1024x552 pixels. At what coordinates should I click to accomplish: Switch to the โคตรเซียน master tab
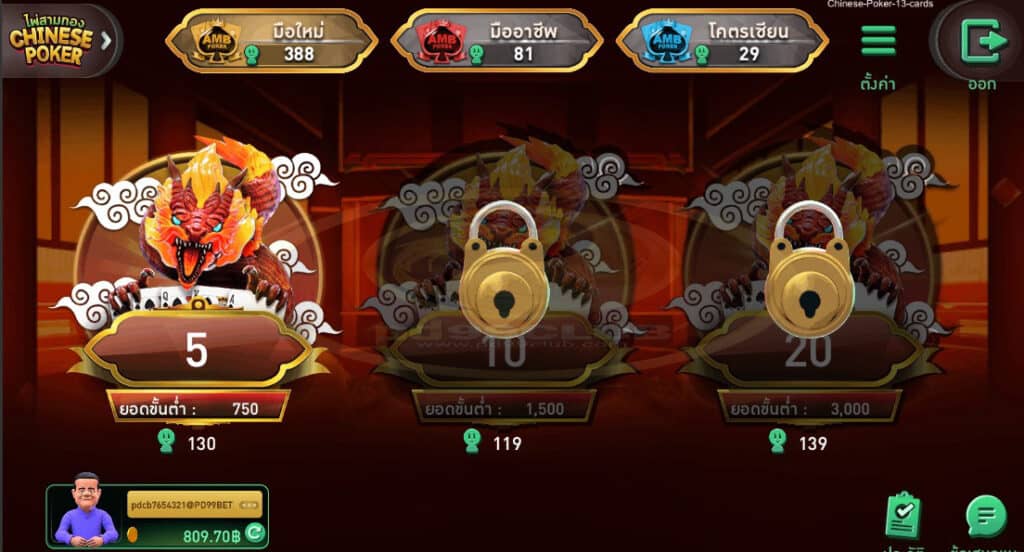pos(723,40)
